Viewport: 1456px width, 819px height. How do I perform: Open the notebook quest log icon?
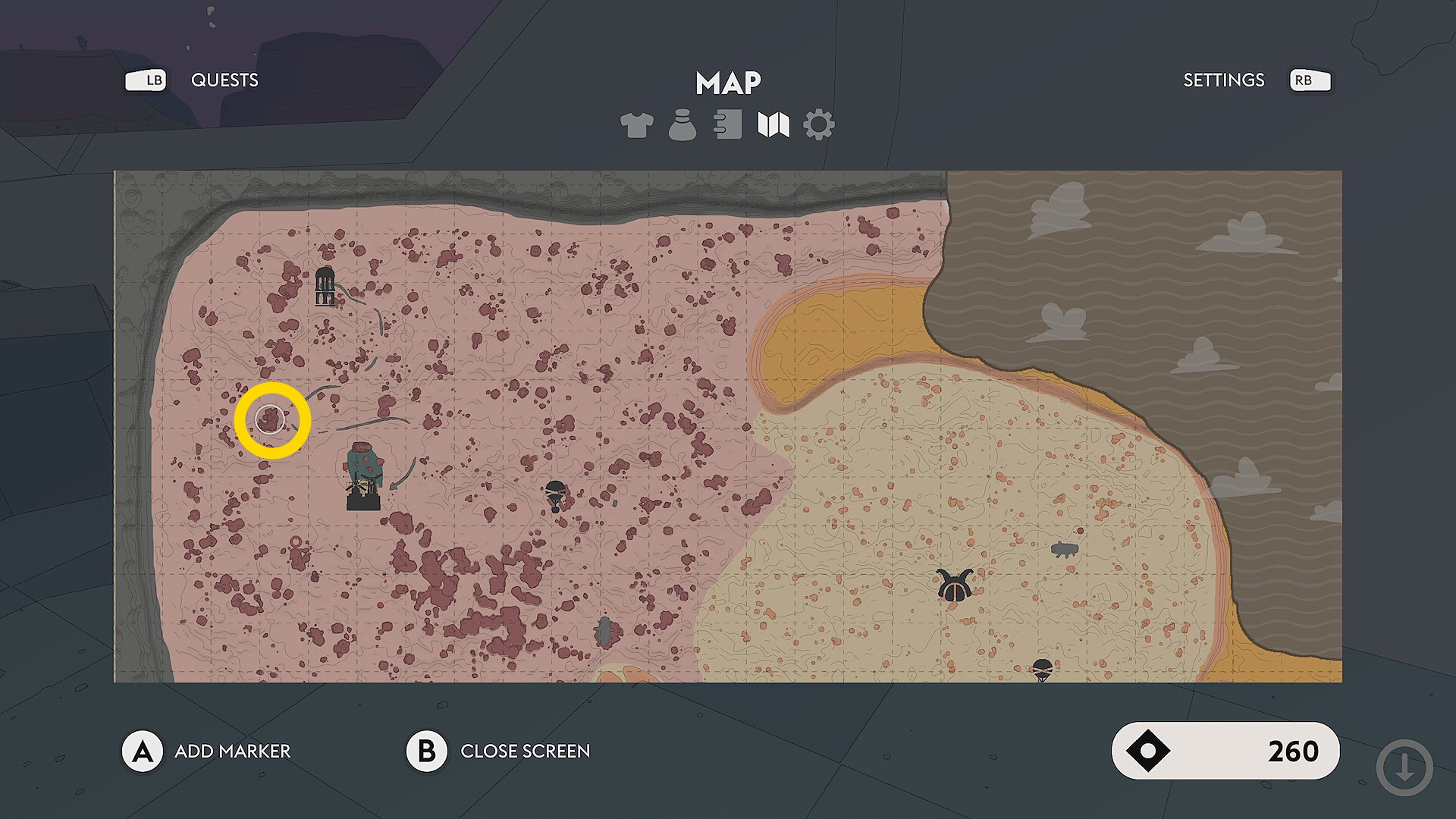coord(728,125)
